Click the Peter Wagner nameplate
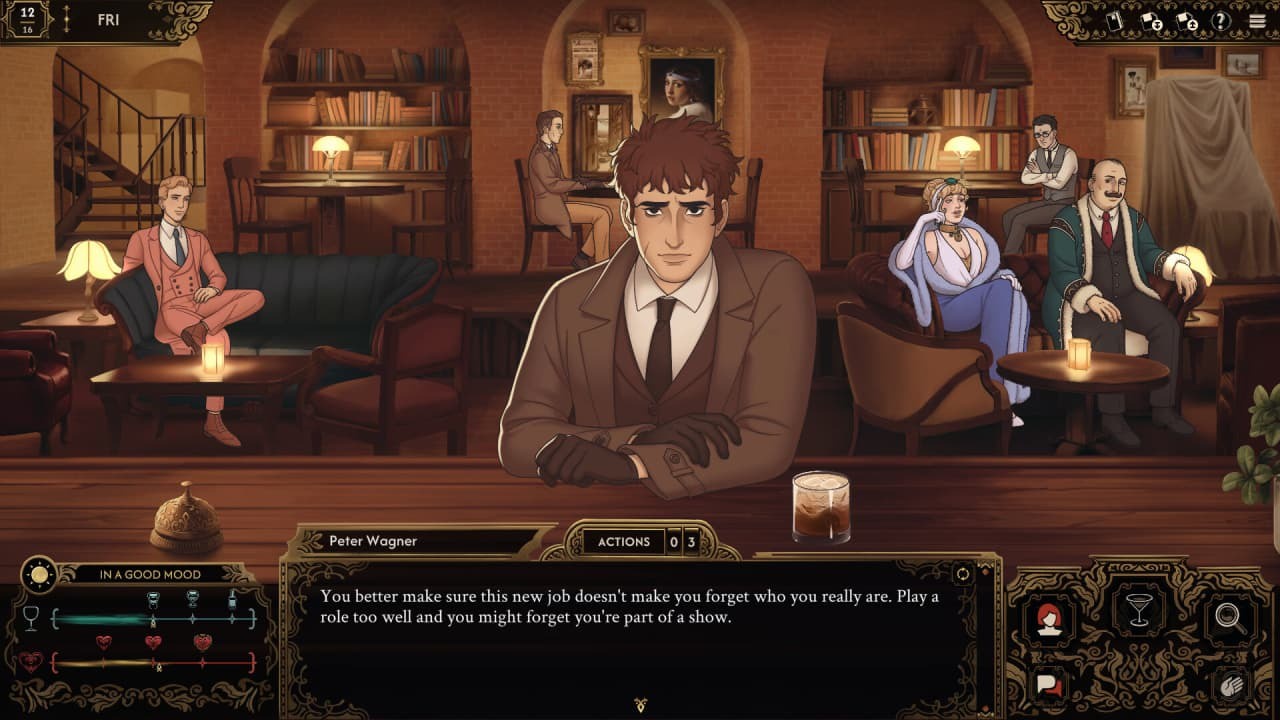 (x=375, y=540)
